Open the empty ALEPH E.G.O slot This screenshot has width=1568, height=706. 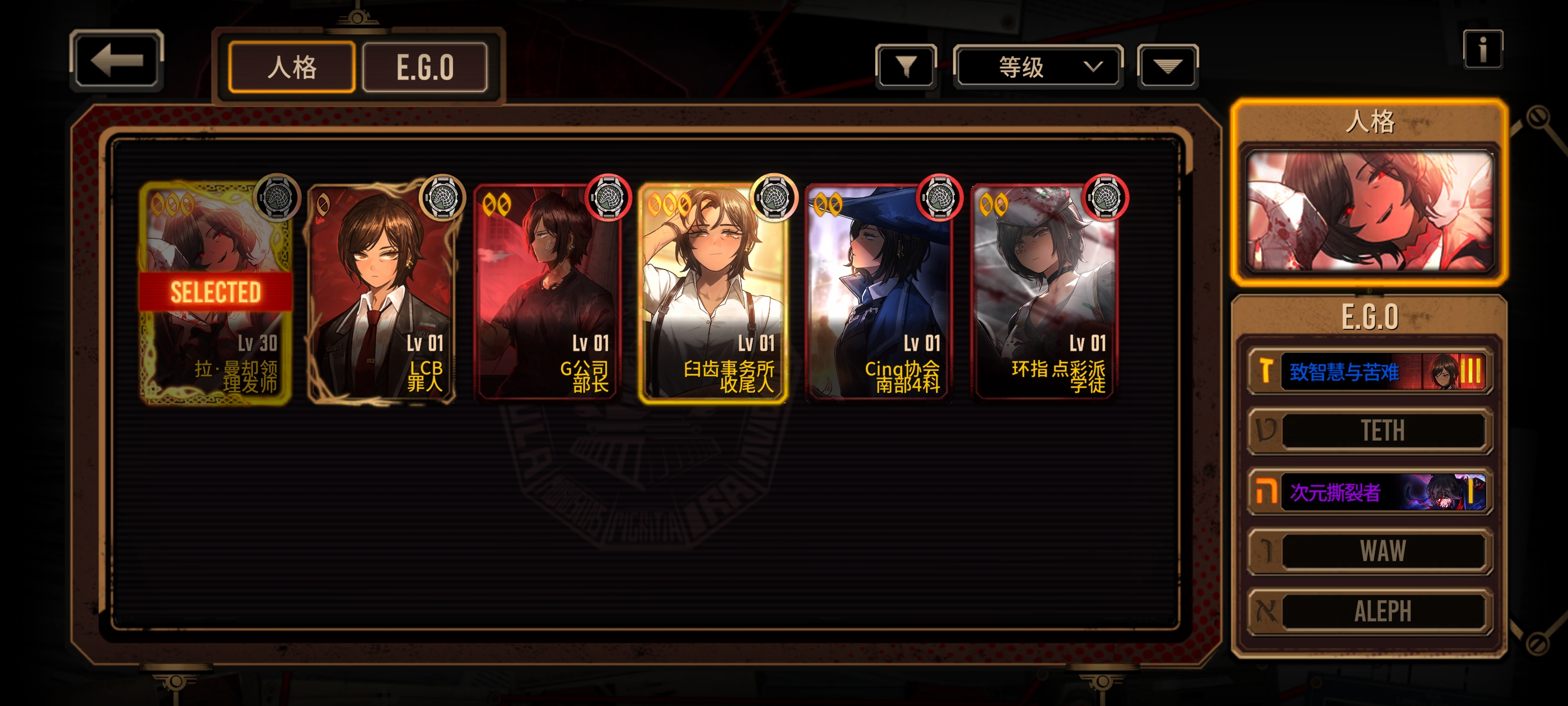pos(1369,611)
